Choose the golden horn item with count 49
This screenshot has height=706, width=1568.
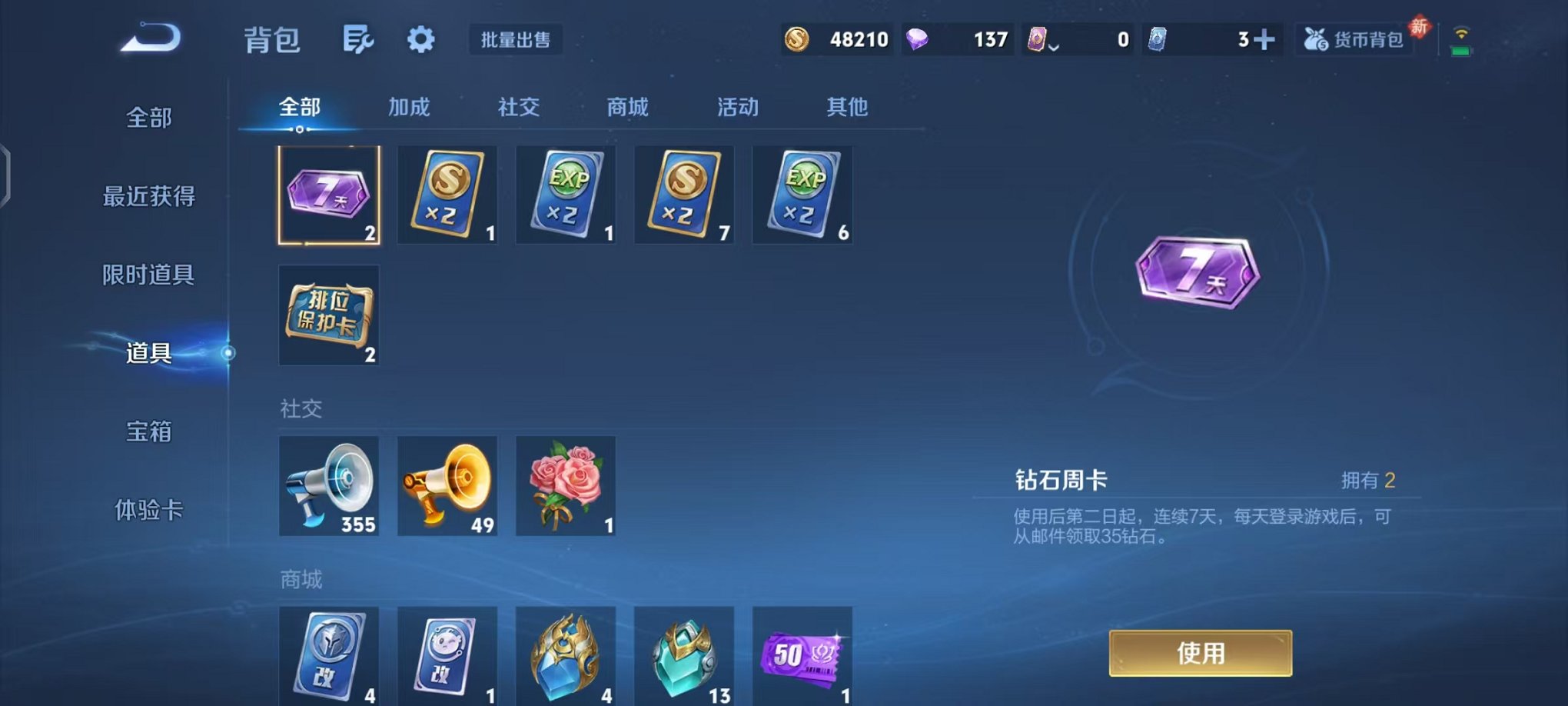coord(447,487)
